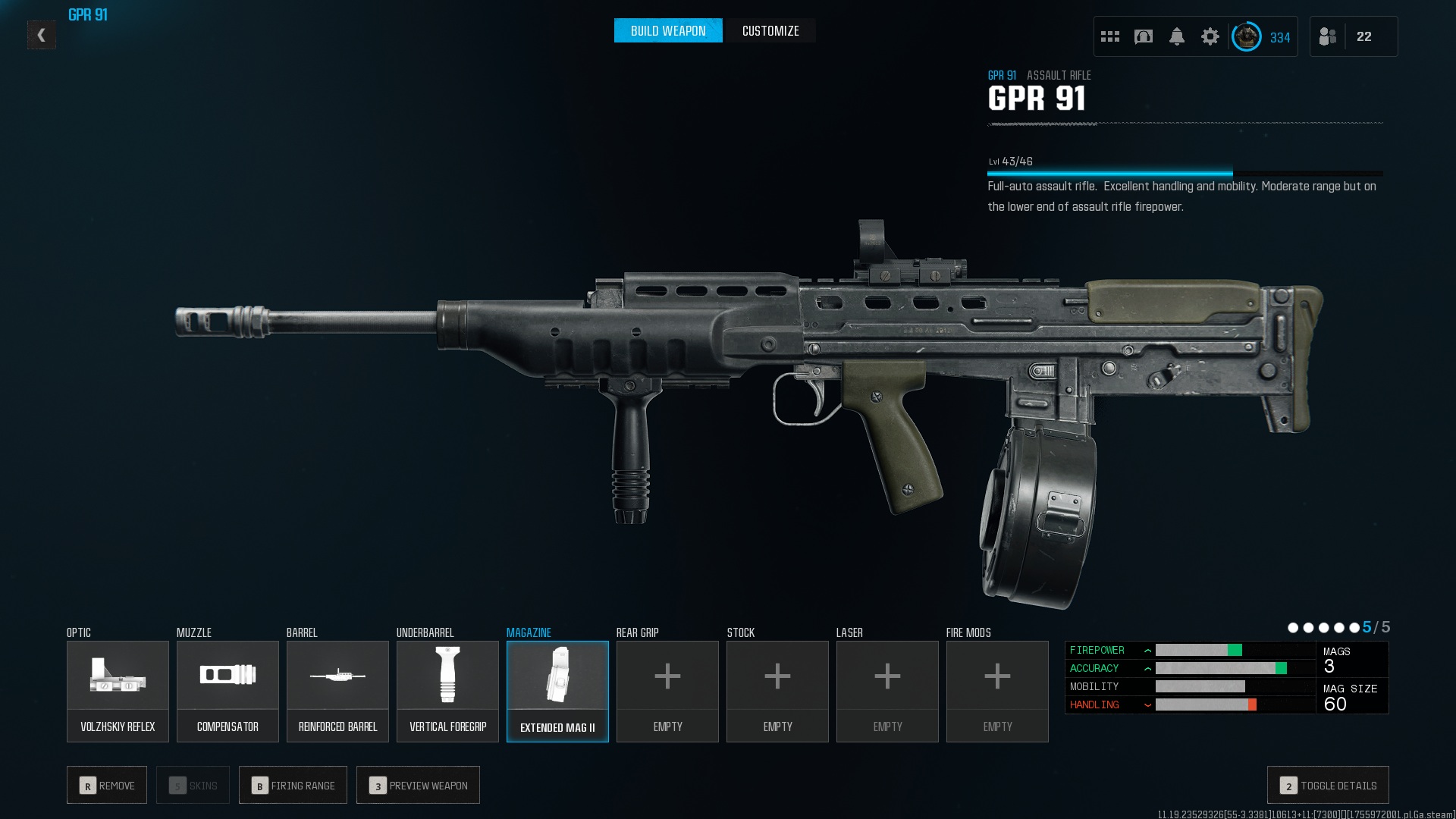Enter the Firing Range

293,786
